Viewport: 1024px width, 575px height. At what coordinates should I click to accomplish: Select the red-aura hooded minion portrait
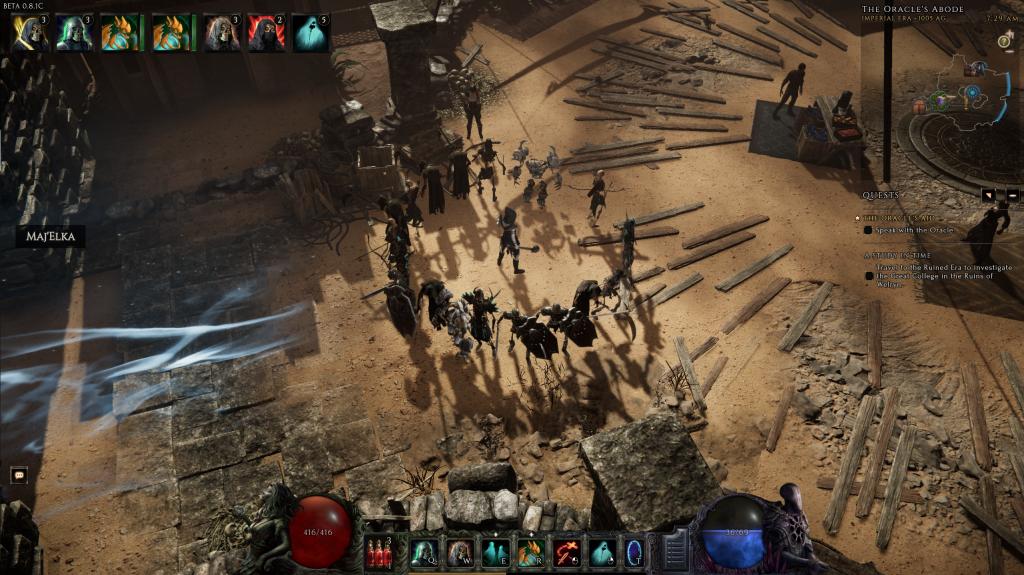[x=266, y=32]
